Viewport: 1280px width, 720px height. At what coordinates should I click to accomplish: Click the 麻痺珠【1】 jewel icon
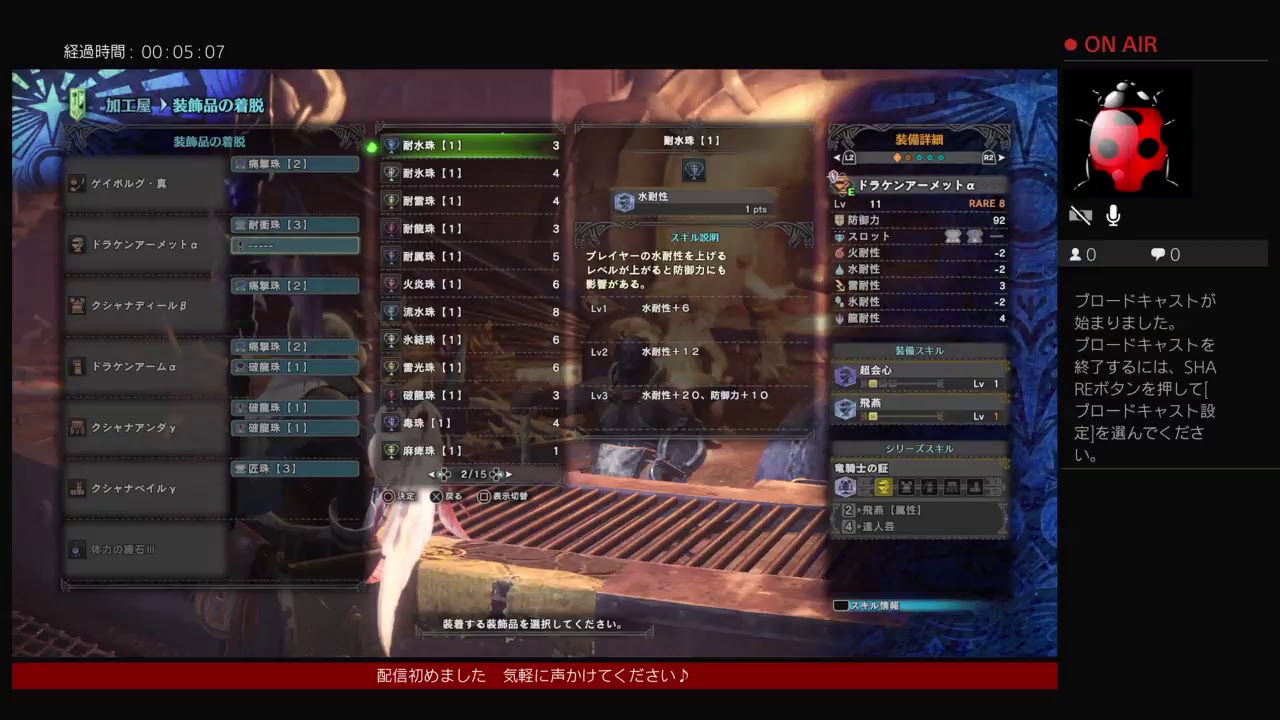pos(390,451)
